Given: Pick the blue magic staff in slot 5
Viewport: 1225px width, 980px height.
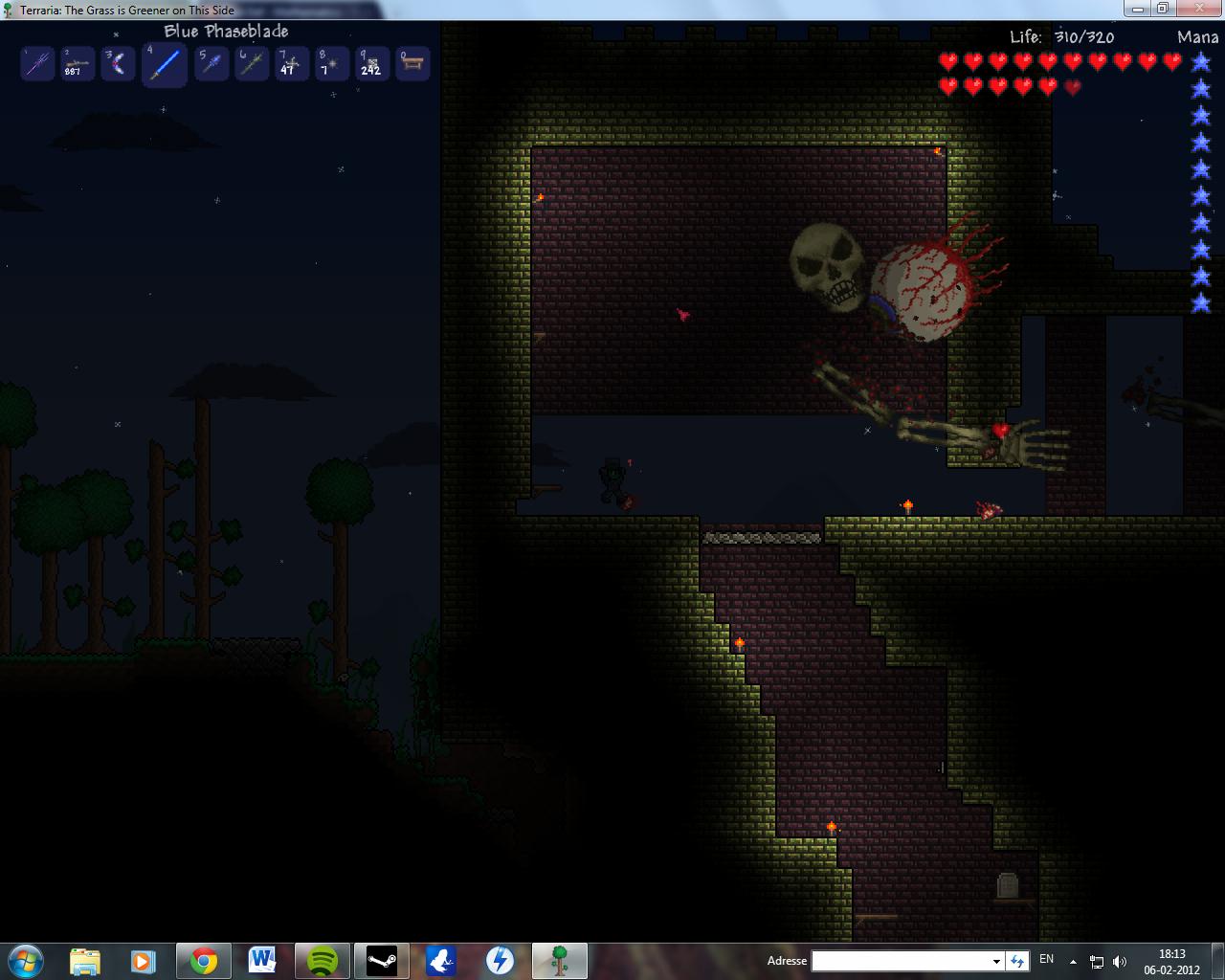Looking at the screenshot, I should tap(211, 64).
